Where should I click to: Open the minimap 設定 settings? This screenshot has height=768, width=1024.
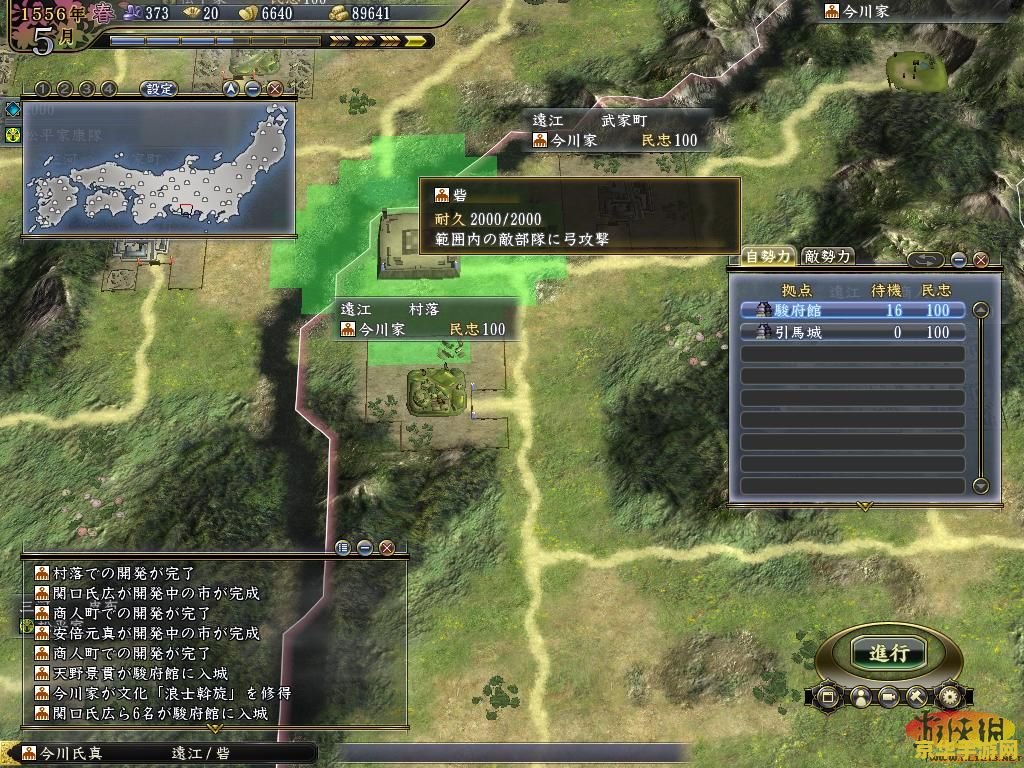pyautogui.click(x=159, y=89)
